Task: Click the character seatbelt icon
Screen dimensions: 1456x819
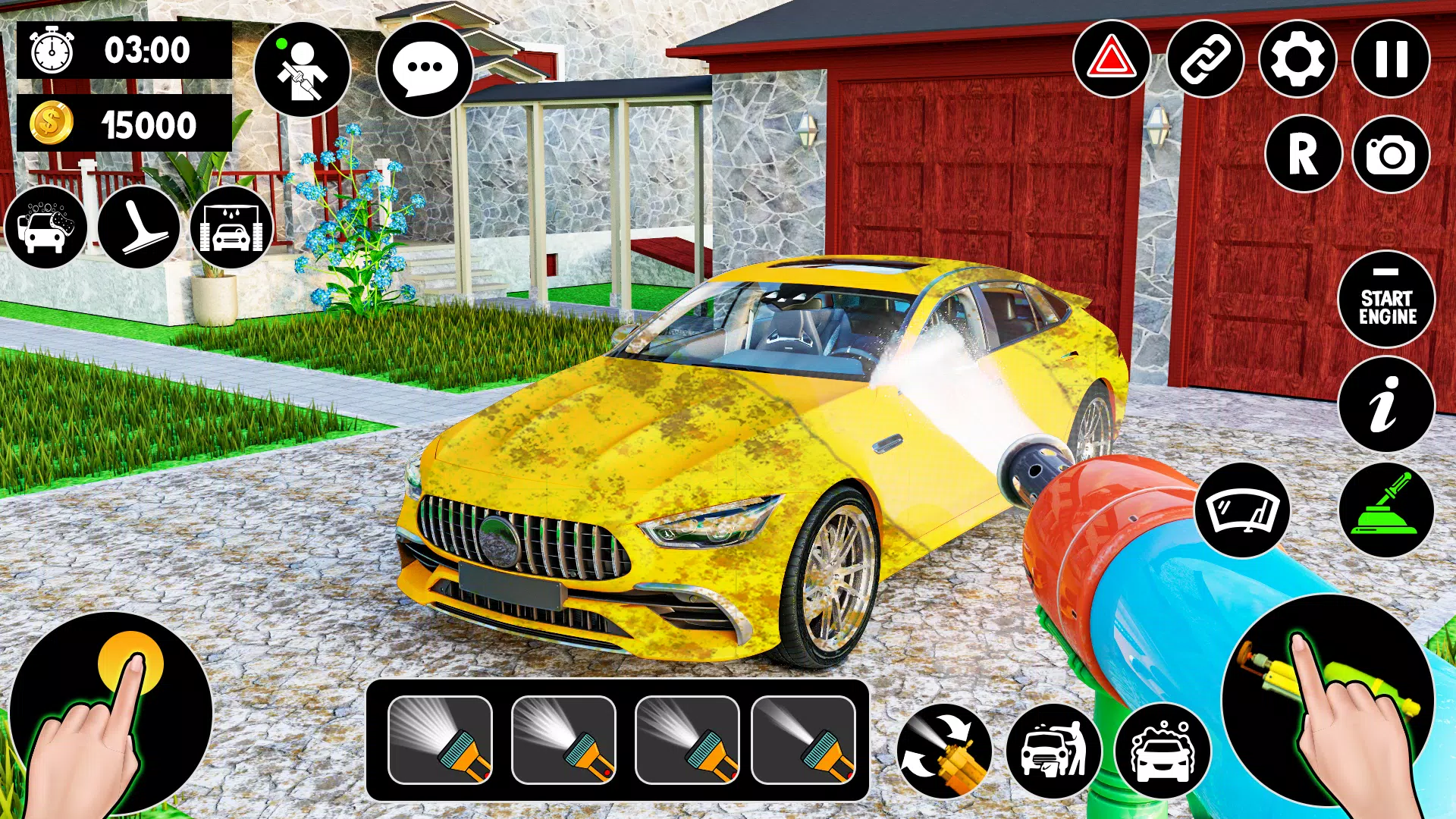Action: [x=302, y=70]
